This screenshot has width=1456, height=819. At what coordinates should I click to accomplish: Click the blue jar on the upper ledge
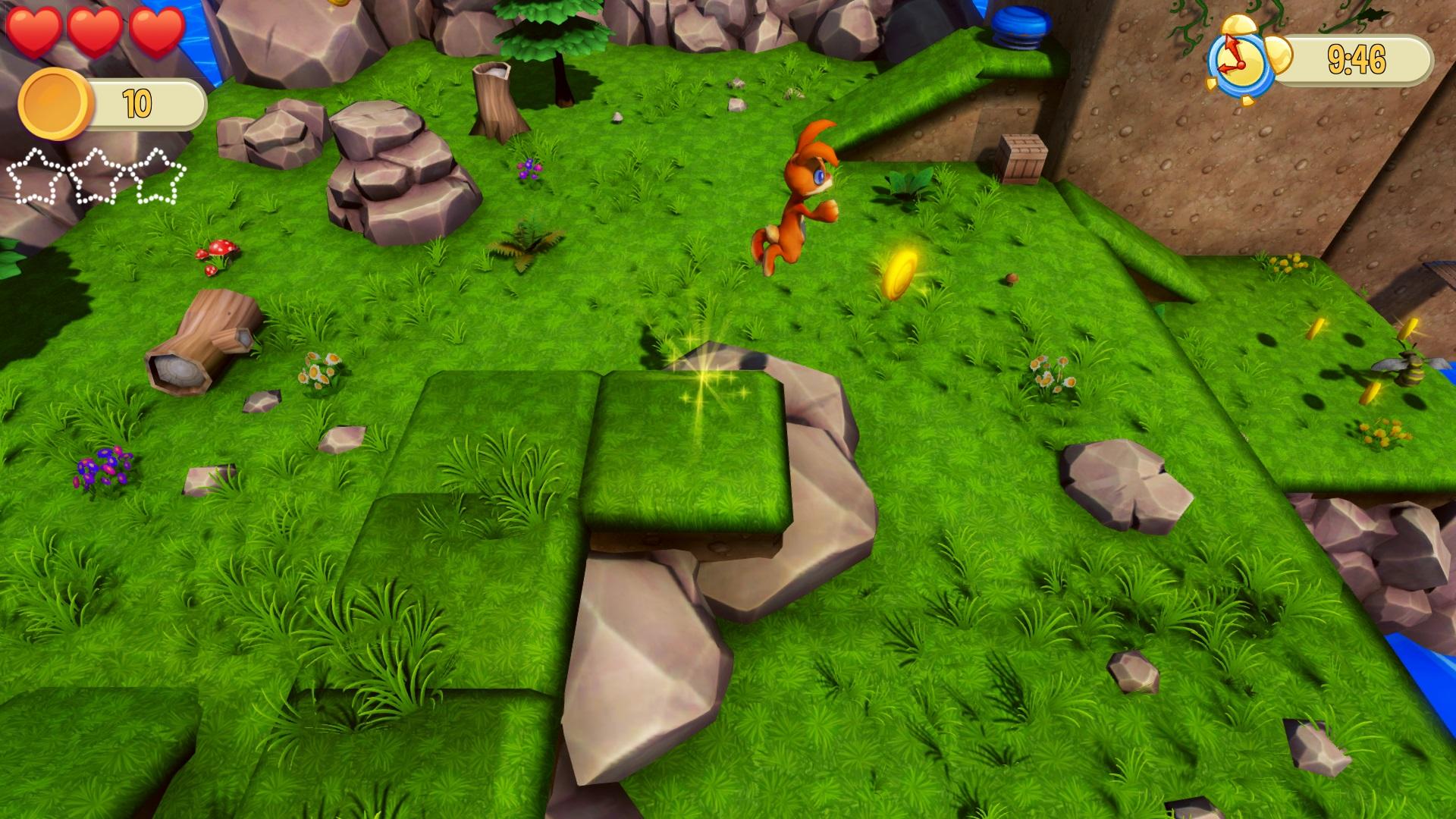tap(1020, 23)
